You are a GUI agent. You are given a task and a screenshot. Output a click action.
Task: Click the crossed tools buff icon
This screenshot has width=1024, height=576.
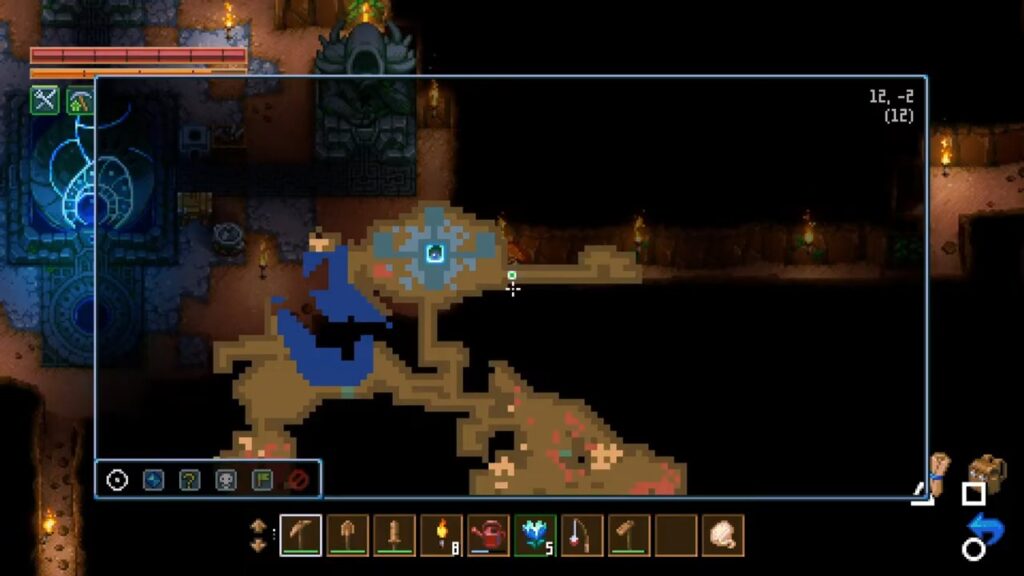pos(45,100)
